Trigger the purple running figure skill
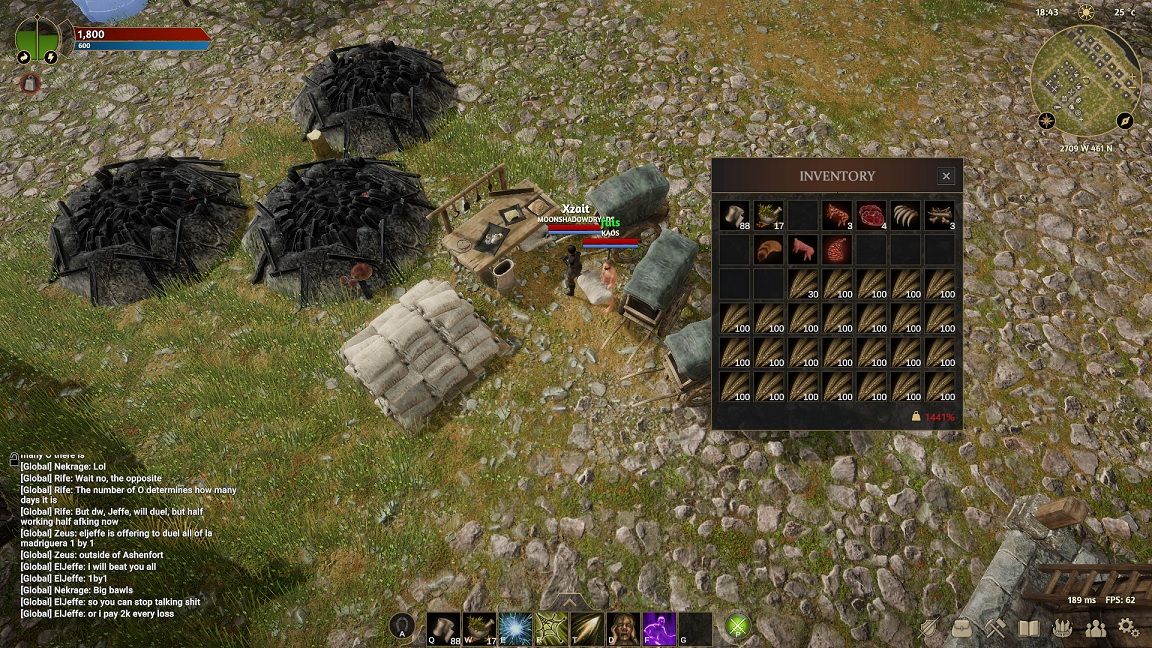The height and width of the screenshot is (648, 1152). (x=659, y=628)
